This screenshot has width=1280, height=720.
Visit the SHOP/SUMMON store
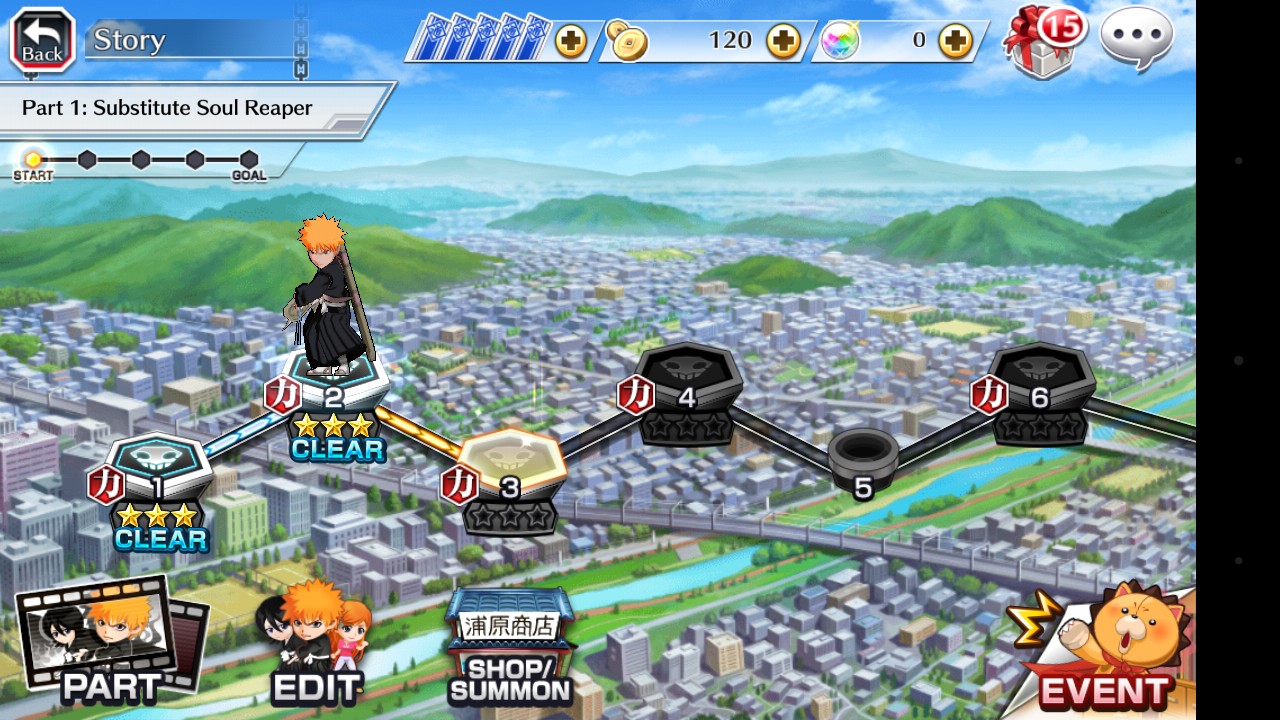click(x=510, y=648)
